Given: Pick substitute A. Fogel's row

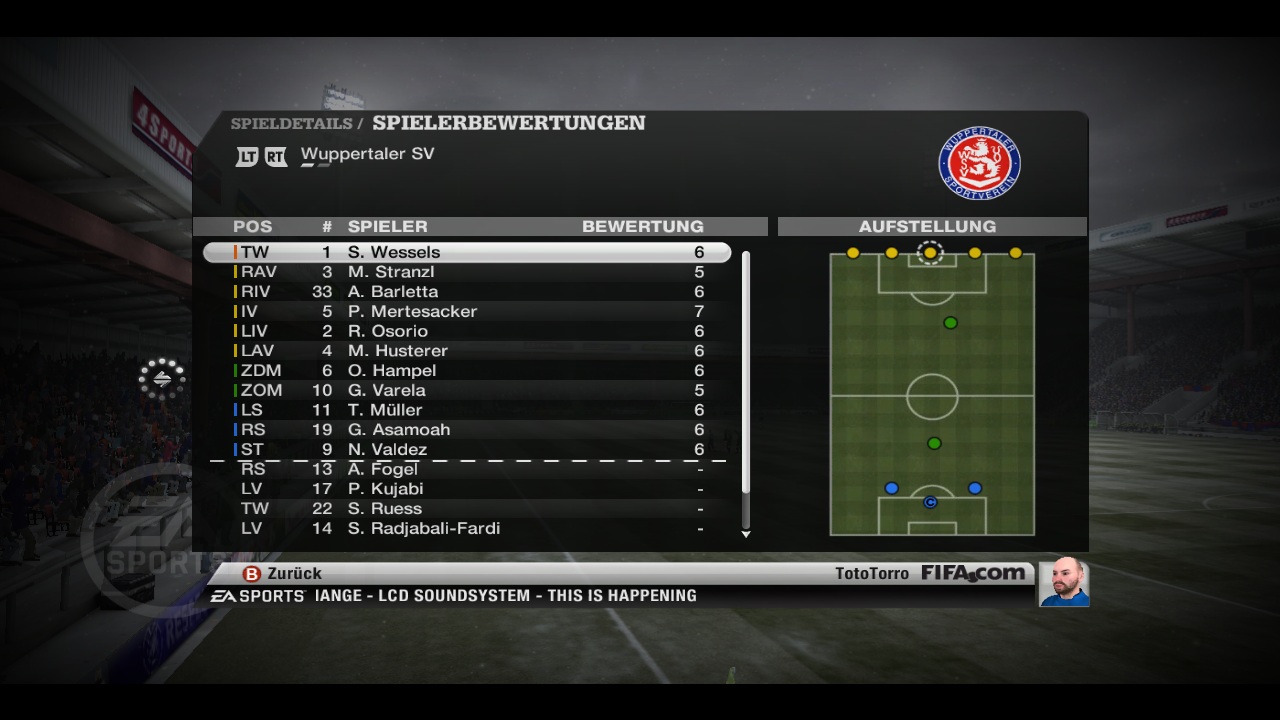Looking at the screenshot, I should click(467, 469).
